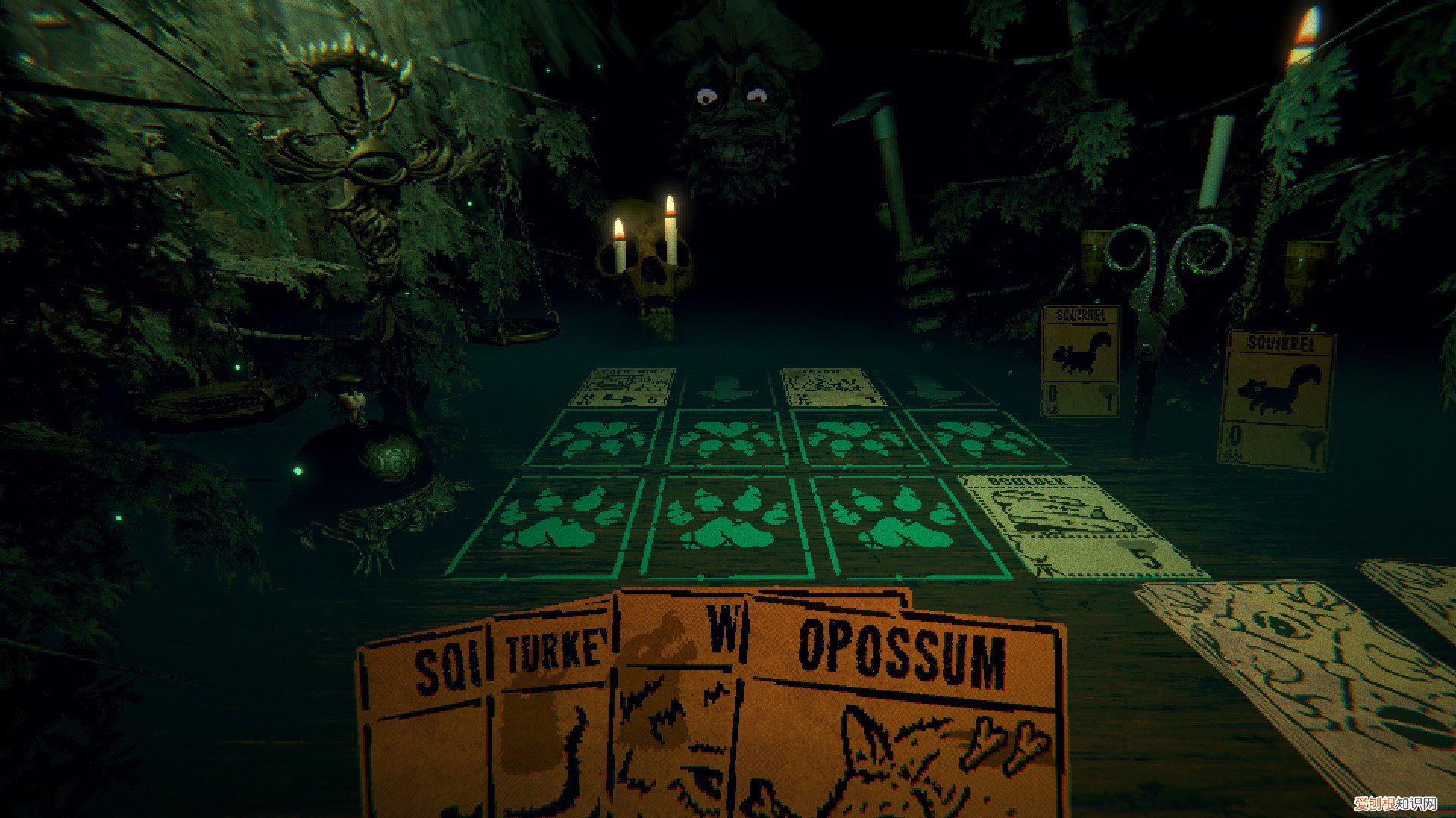Draw from the large card-back deck pile
The image size is (1456, 818).
[1304, 682]
